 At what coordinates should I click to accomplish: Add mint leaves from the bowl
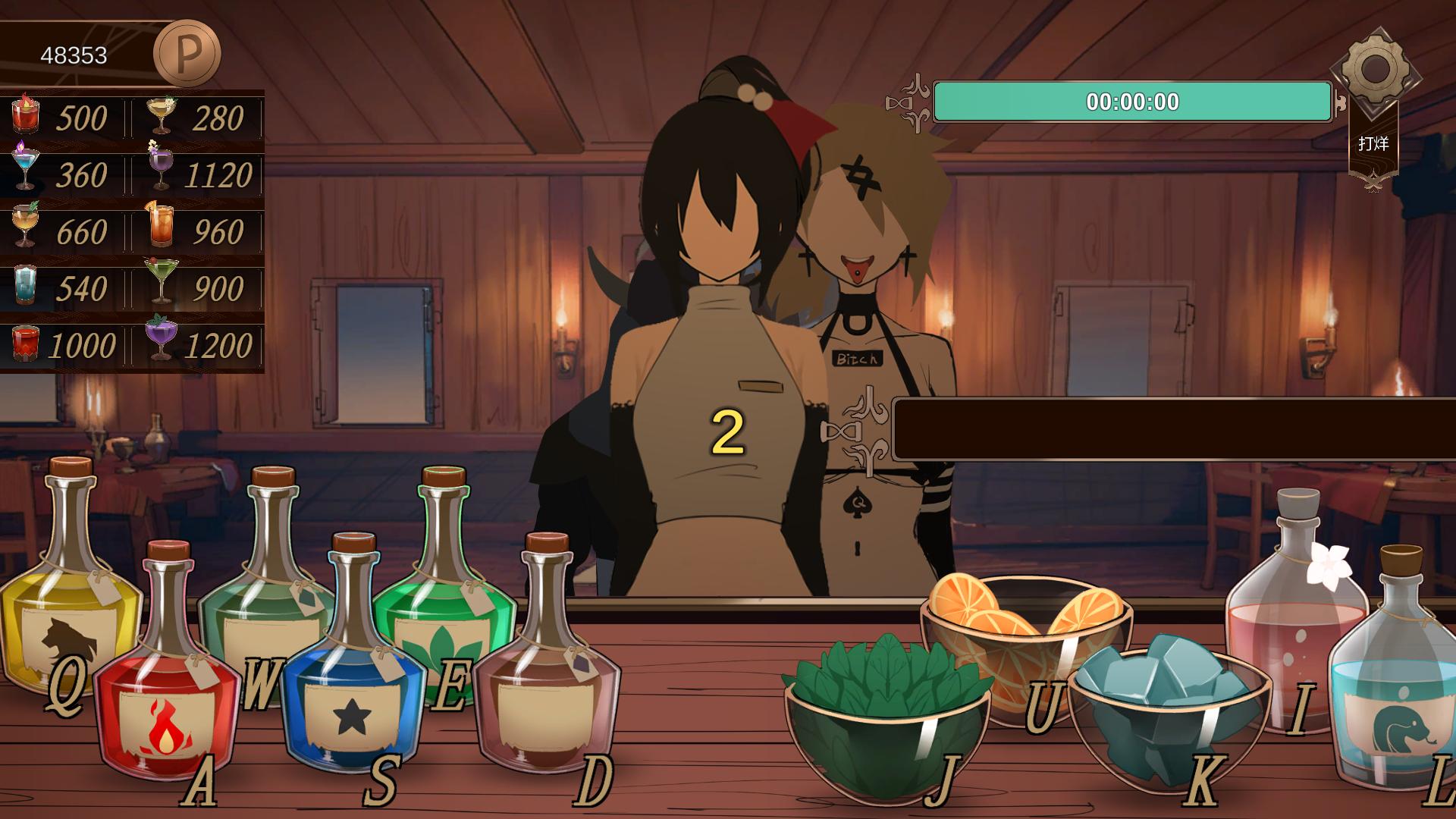coord(887,720)
